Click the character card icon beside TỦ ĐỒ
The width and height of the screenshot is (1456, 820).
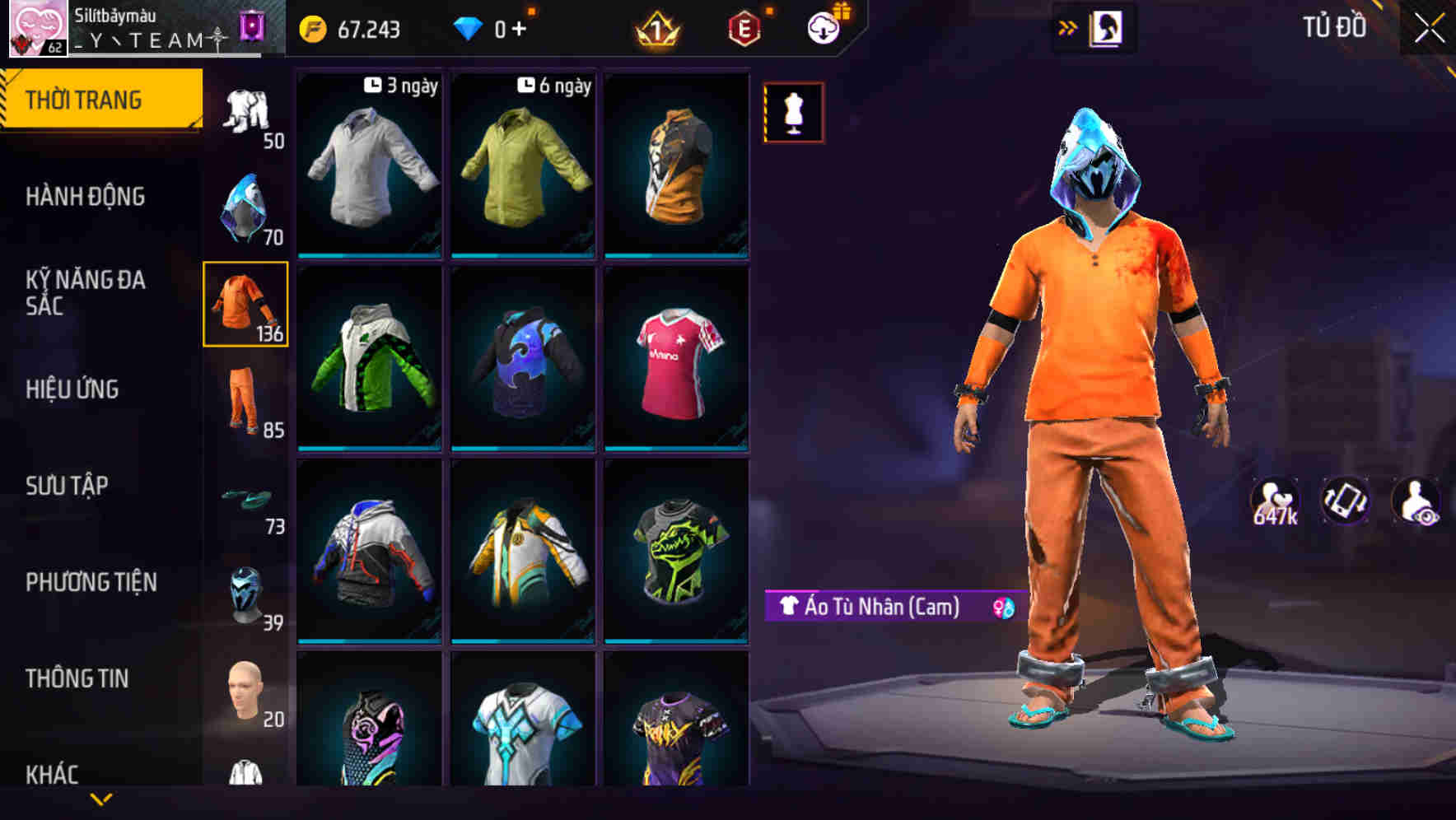pos(1106,26)
